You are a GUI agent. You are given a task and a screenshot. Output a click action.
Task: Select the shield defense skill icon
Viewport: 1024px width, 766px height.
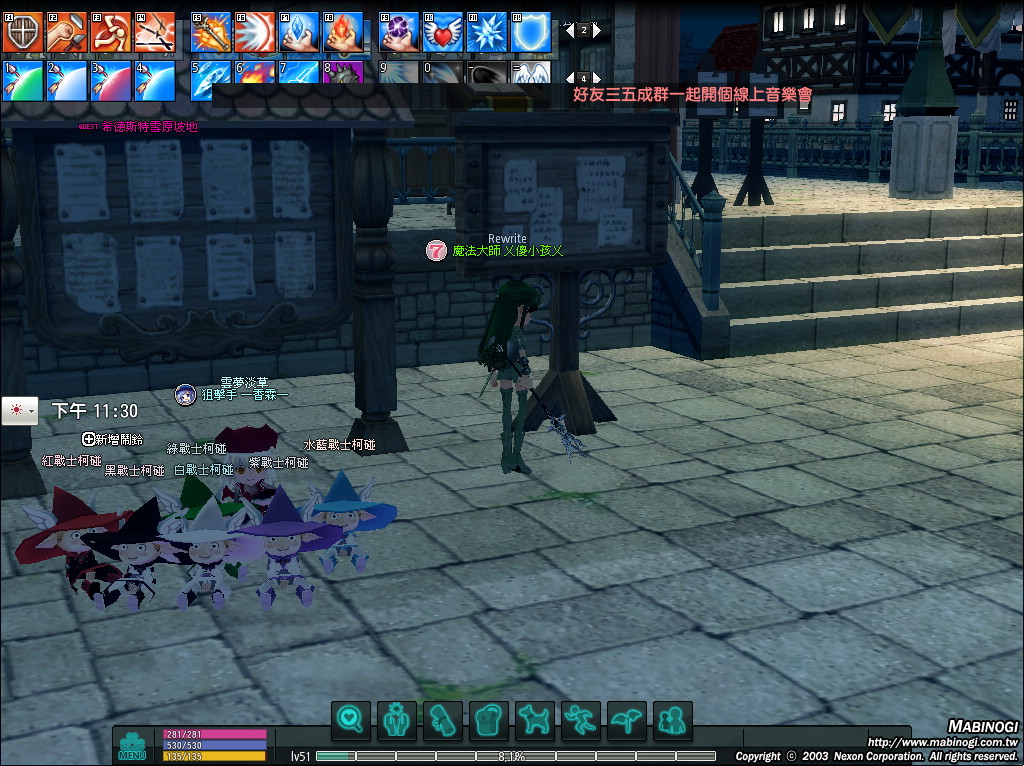[x=22, y=32]
